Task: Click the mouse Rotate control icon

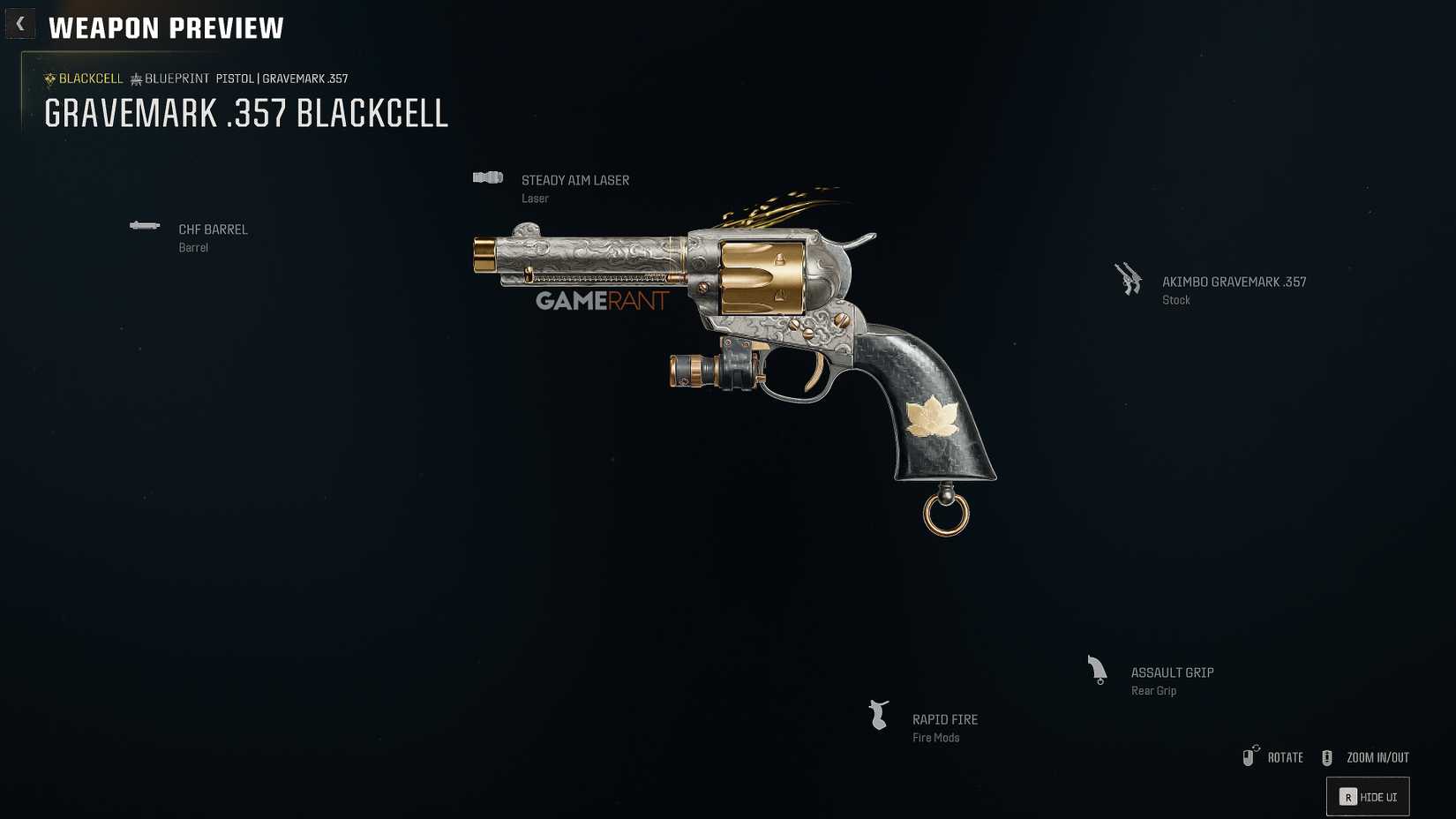Action: [x=1250, y=756]
